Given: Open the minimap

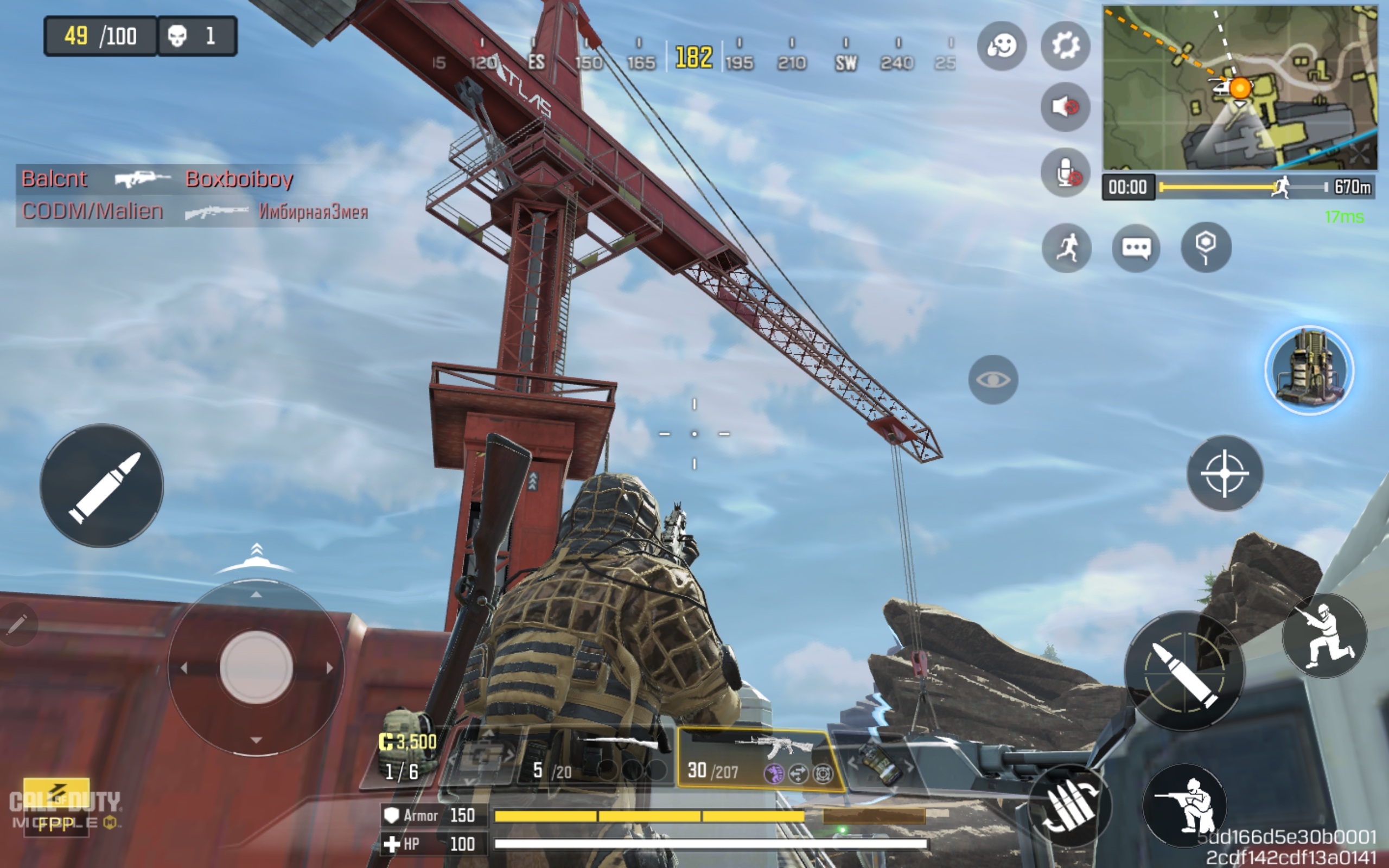Looking at the screenshot, I should tap(1240, 87).
